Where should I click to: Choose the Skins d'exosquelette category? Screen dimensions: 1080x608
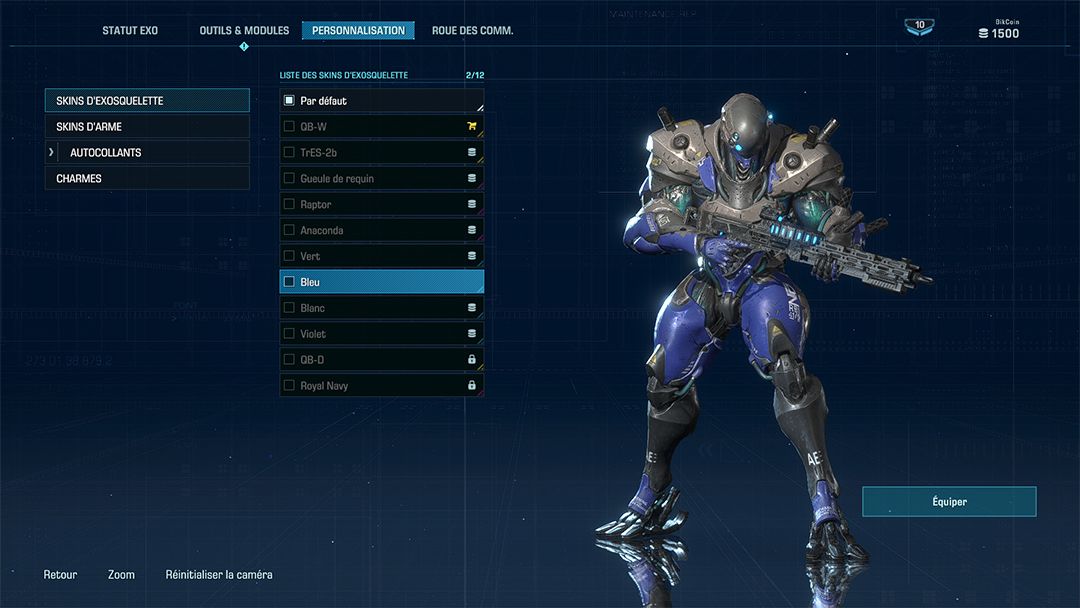coord(147,101)
